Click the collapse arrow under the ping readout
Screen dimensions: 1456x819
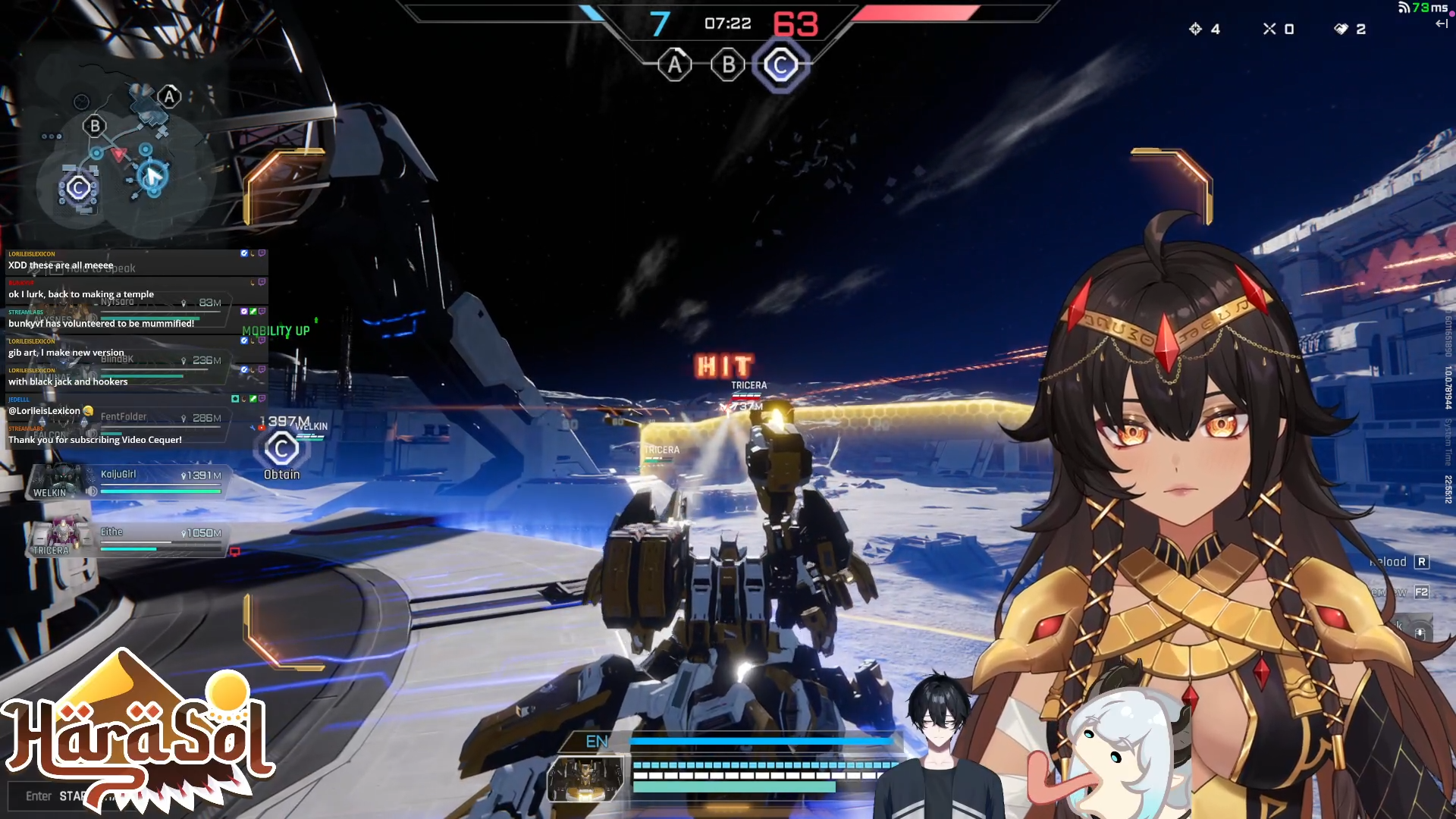coord(1442,24)
